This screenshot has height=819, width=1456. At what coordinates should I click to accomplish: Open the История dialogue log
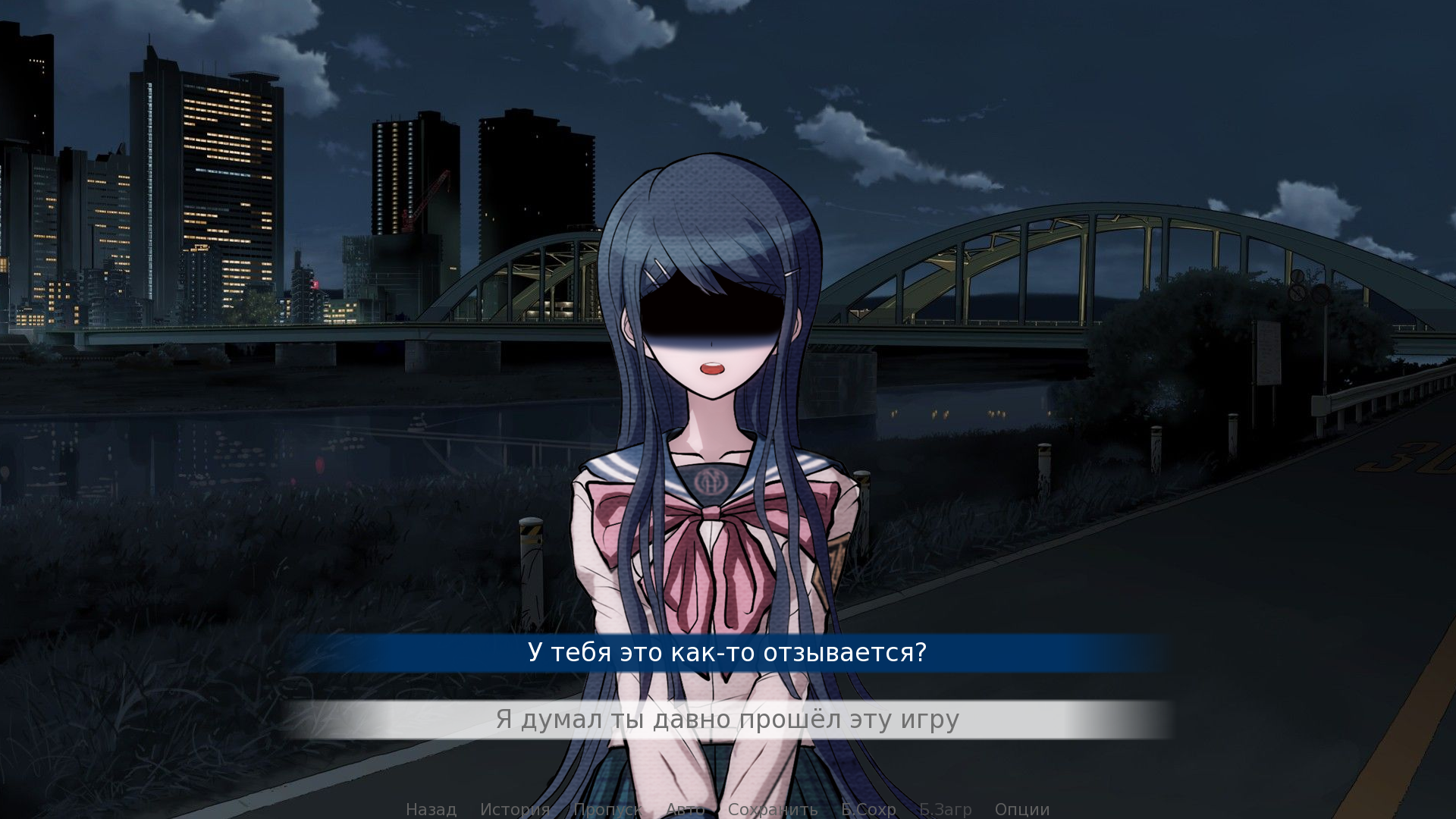point(515,809)
